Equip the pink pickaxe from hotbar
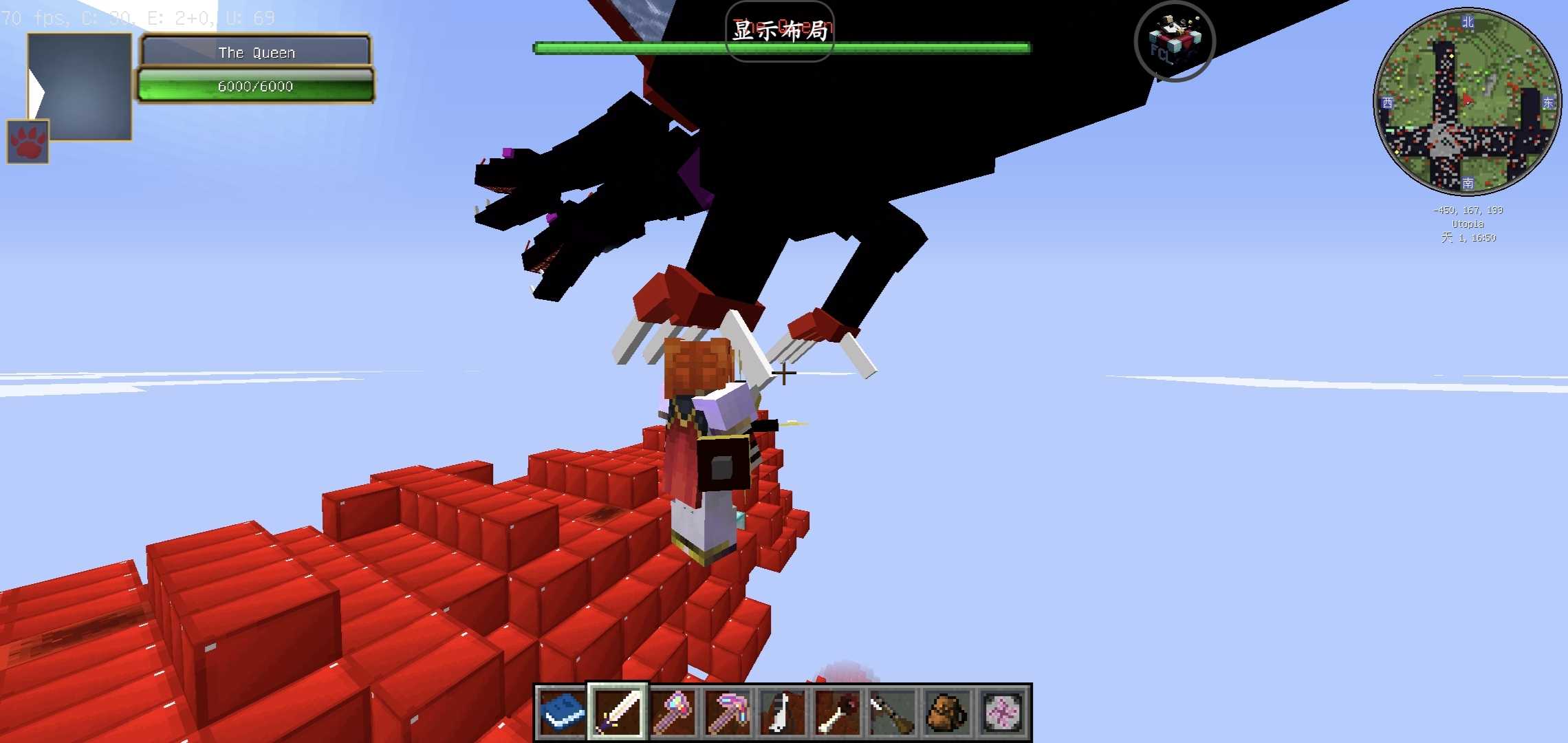The image size is (1568, 743). (x=728, y=712)
